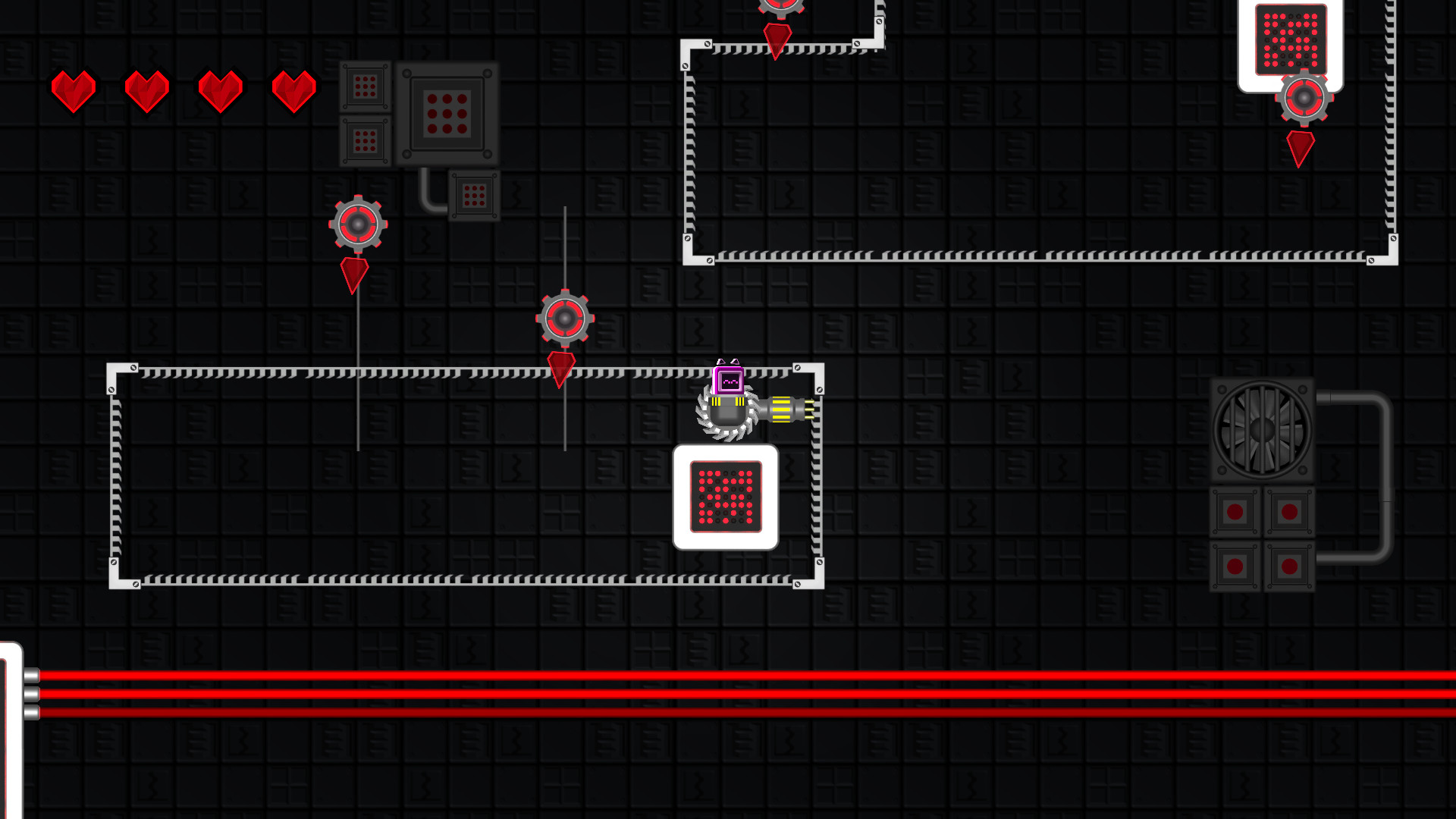
Task: Click the large ventilation fan on the right
Action: [1263, 431]
